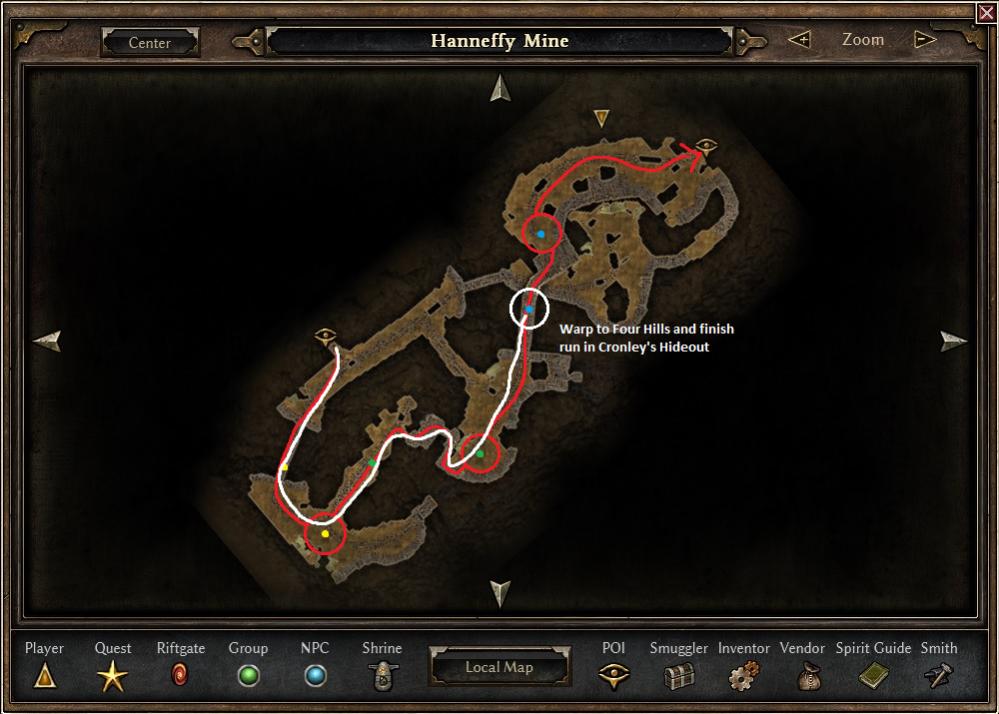Select the Vendor bag legend icon
Screen dimensions: 999x714
808,677
